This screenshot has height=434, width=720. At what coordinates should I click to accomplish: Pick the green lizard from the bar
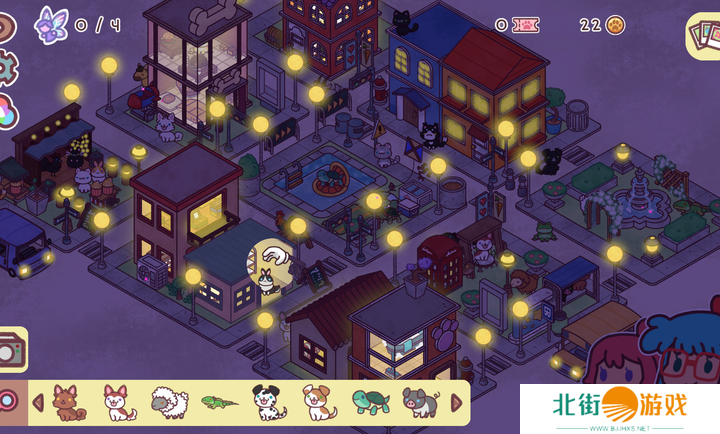coord(217,403)
